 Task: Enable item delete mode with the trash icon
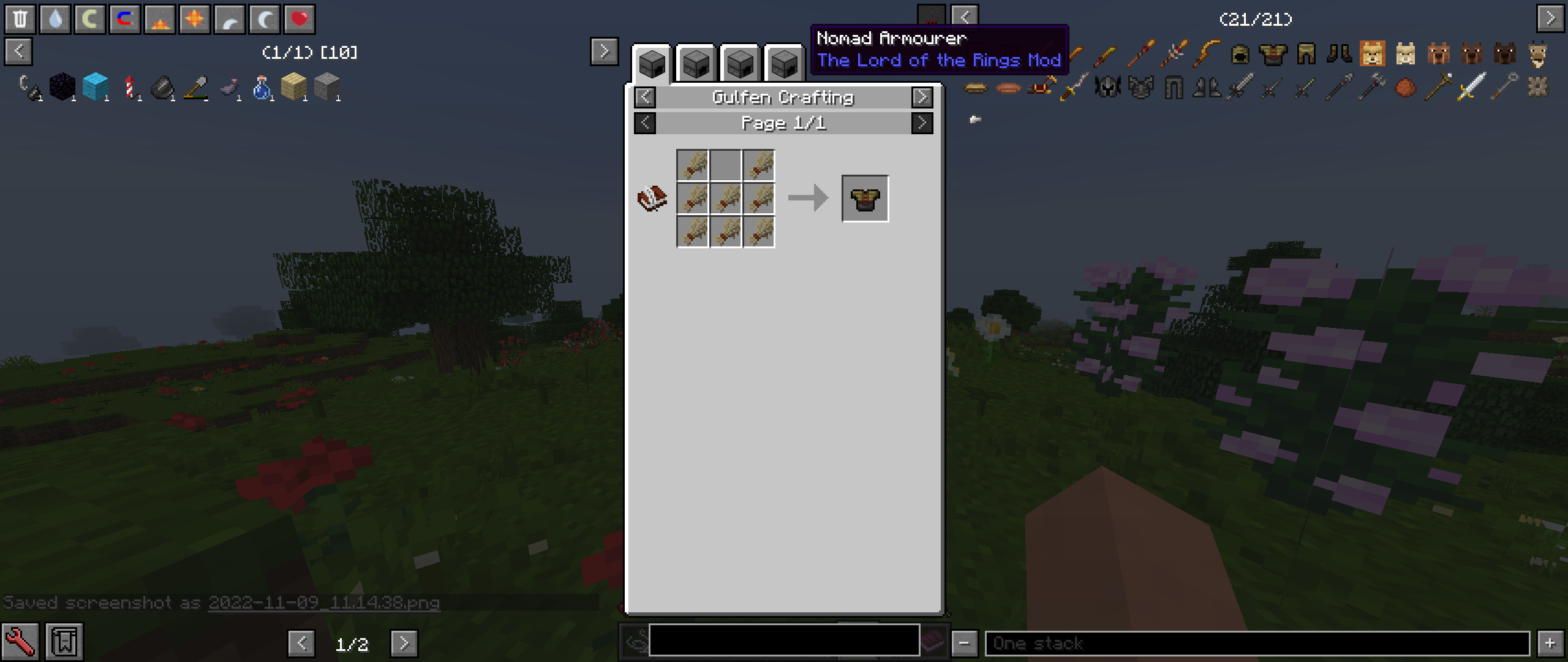click(21, 18)
